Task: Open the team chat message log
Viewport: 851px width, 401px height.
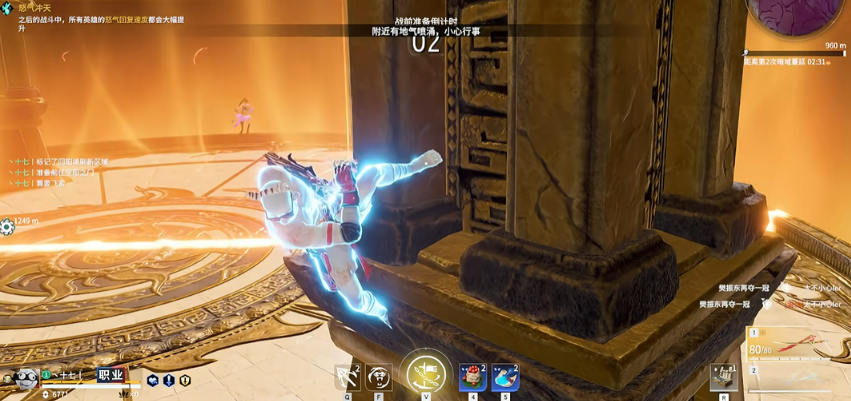Action: click(60, 172)
